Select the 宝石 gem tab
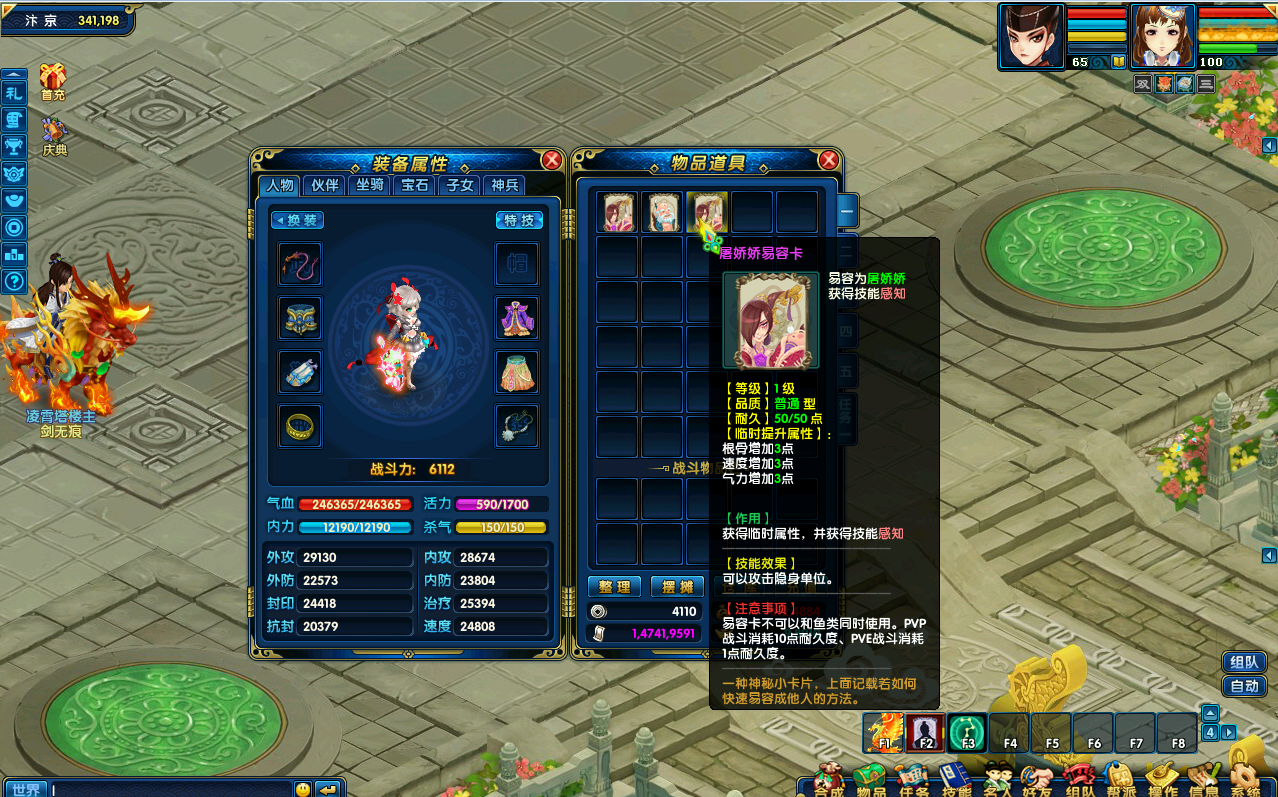Viewport: 1278px width, 797px height. pos(415,185)
